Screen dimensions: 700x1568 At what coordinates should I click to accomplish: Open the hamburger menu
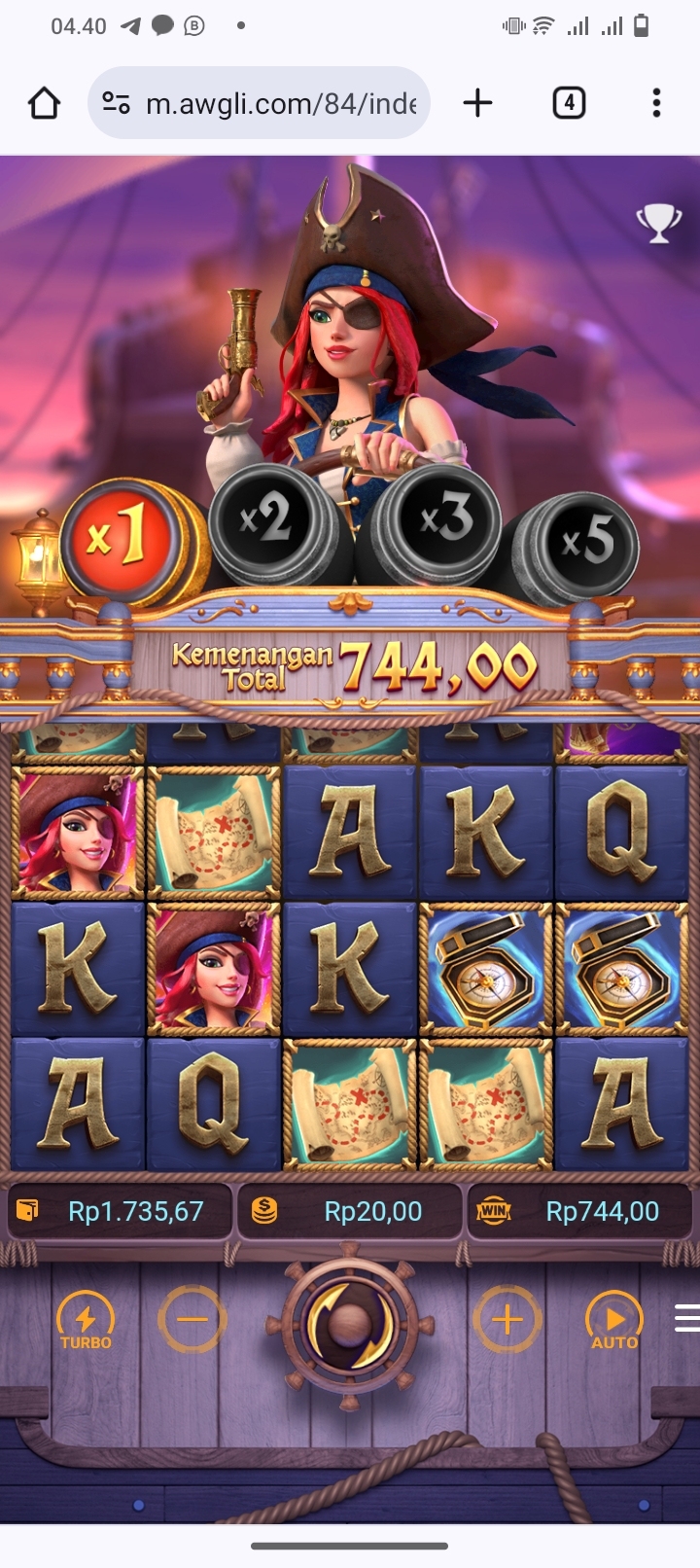686,1318
